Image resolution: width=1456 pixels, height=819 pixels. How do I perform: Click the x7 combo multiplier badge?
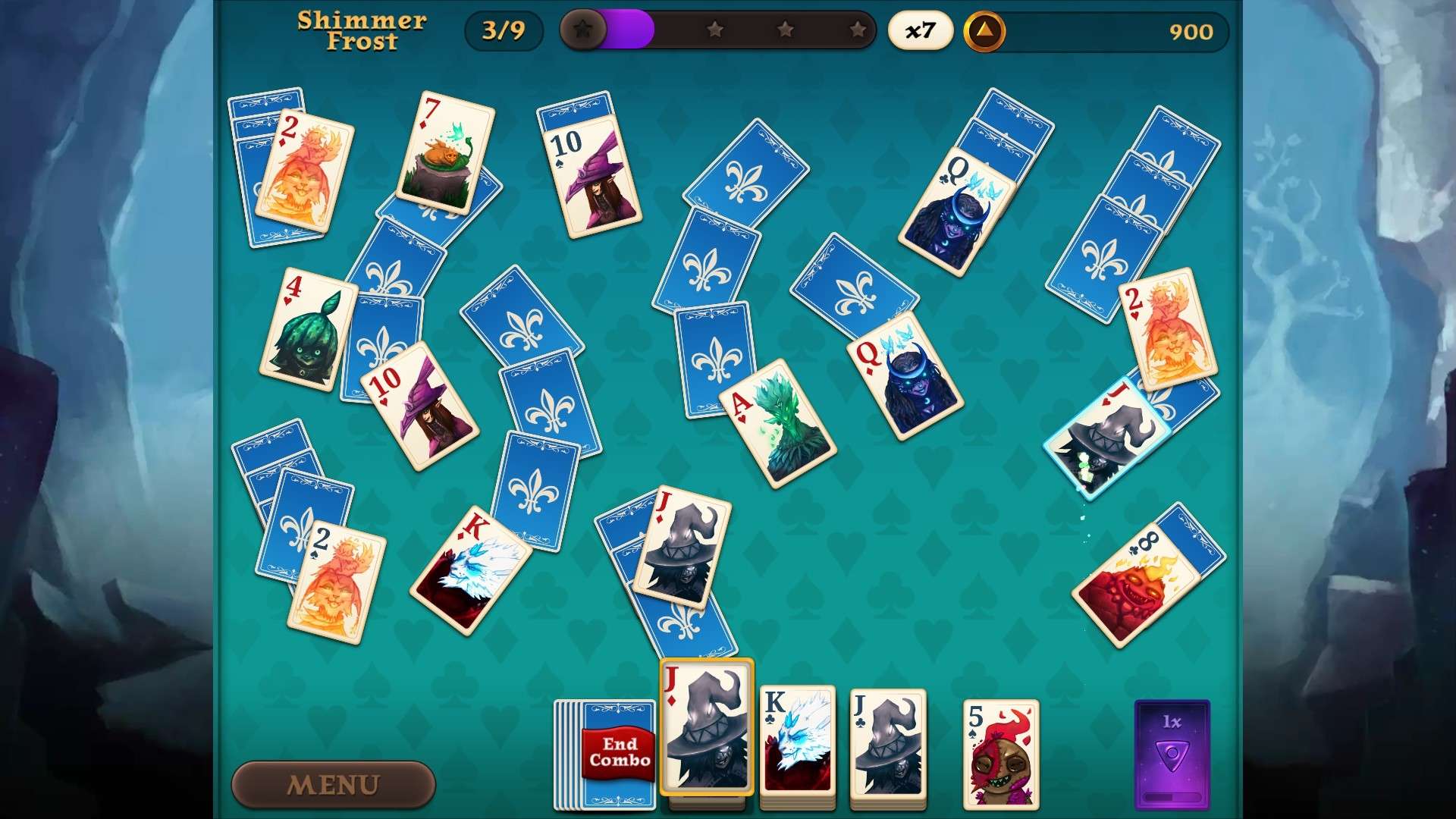click(919, 30)
